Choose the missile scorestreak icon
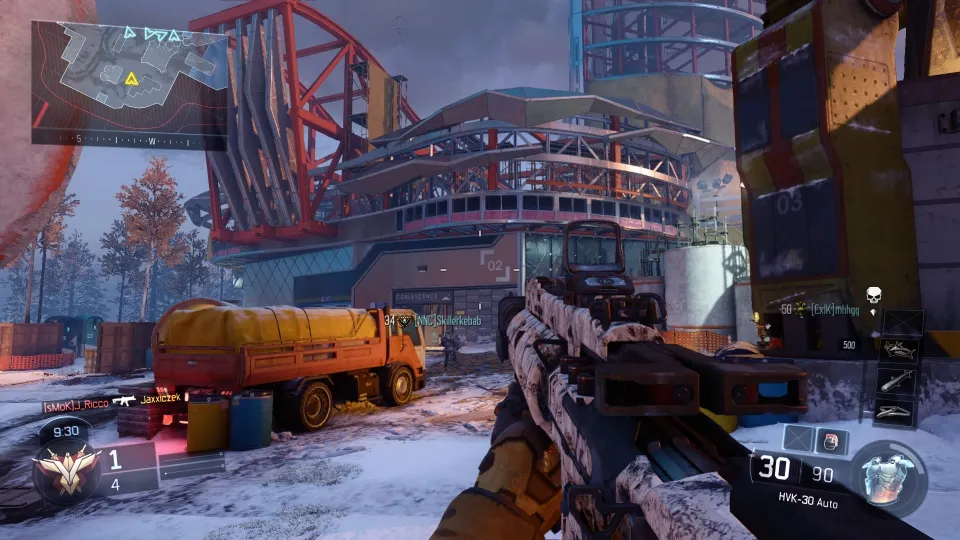The image size is (960, 540). (x=899, y=381)
